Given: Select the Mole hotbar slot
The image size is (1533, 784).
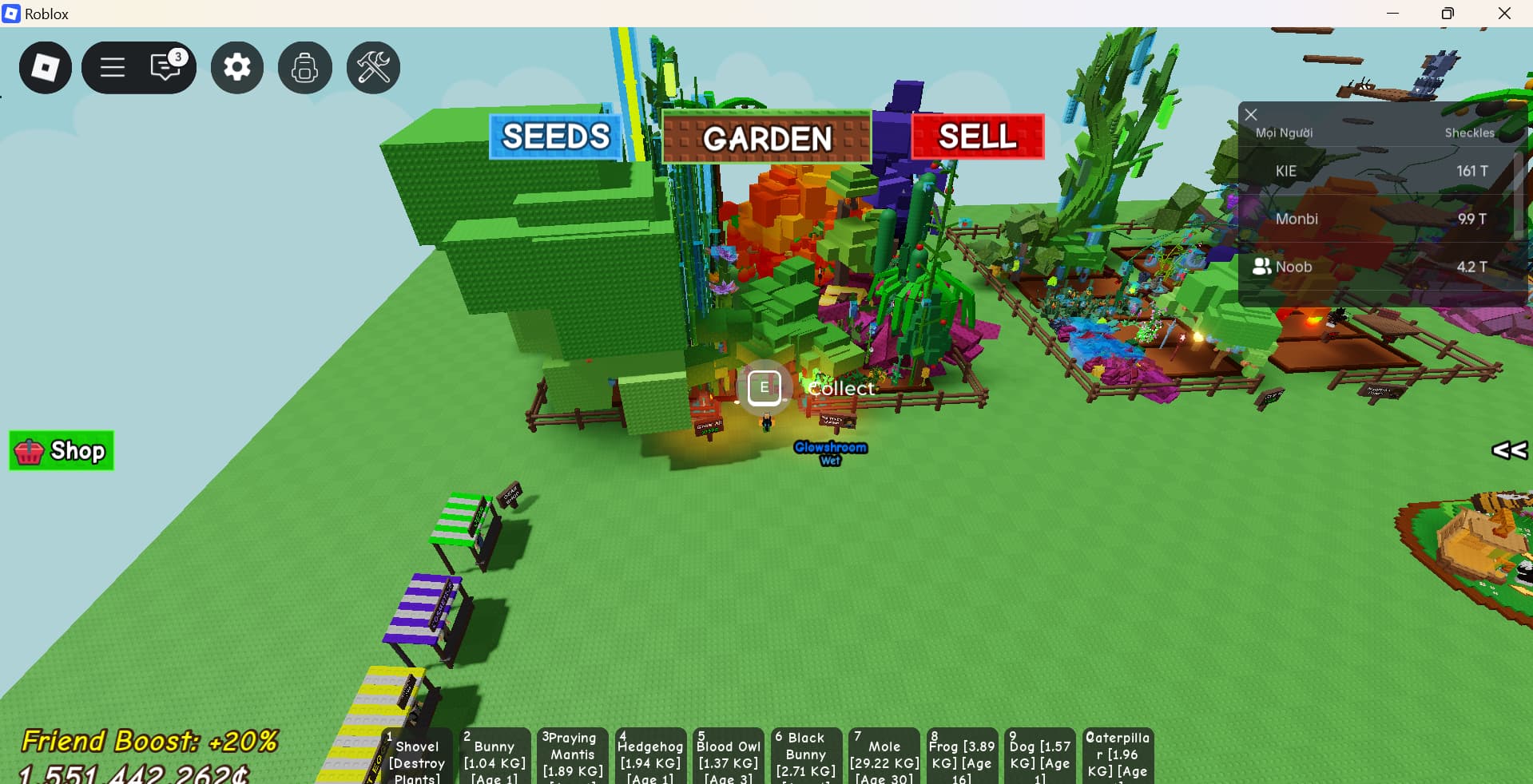Looking at the screenshot, I should [x=884, y=757].
